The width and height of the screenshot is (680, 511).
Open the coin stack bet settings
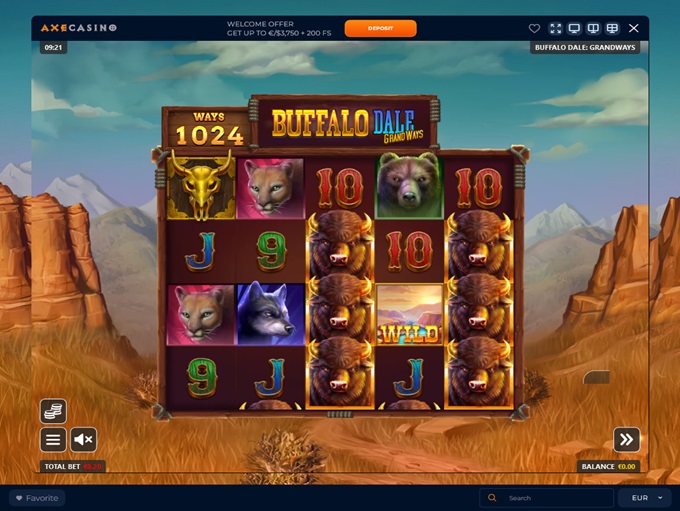pyautogui.click(x=53, y=411)
